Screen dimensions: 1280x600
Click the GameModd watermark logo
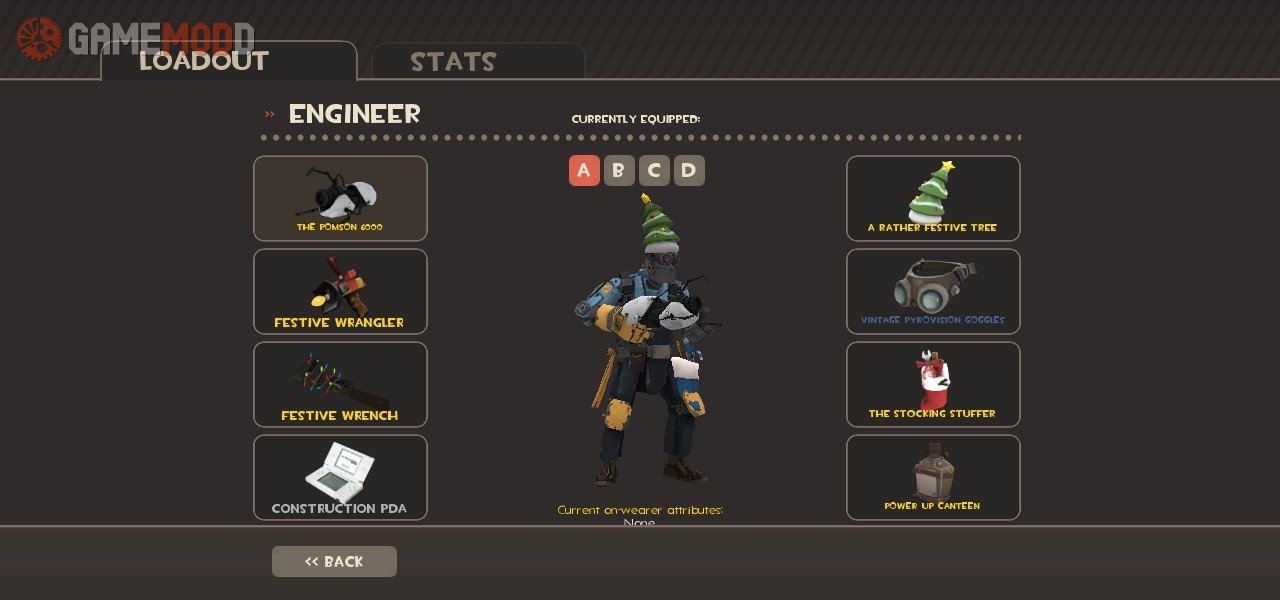click(x=135, y=38)
